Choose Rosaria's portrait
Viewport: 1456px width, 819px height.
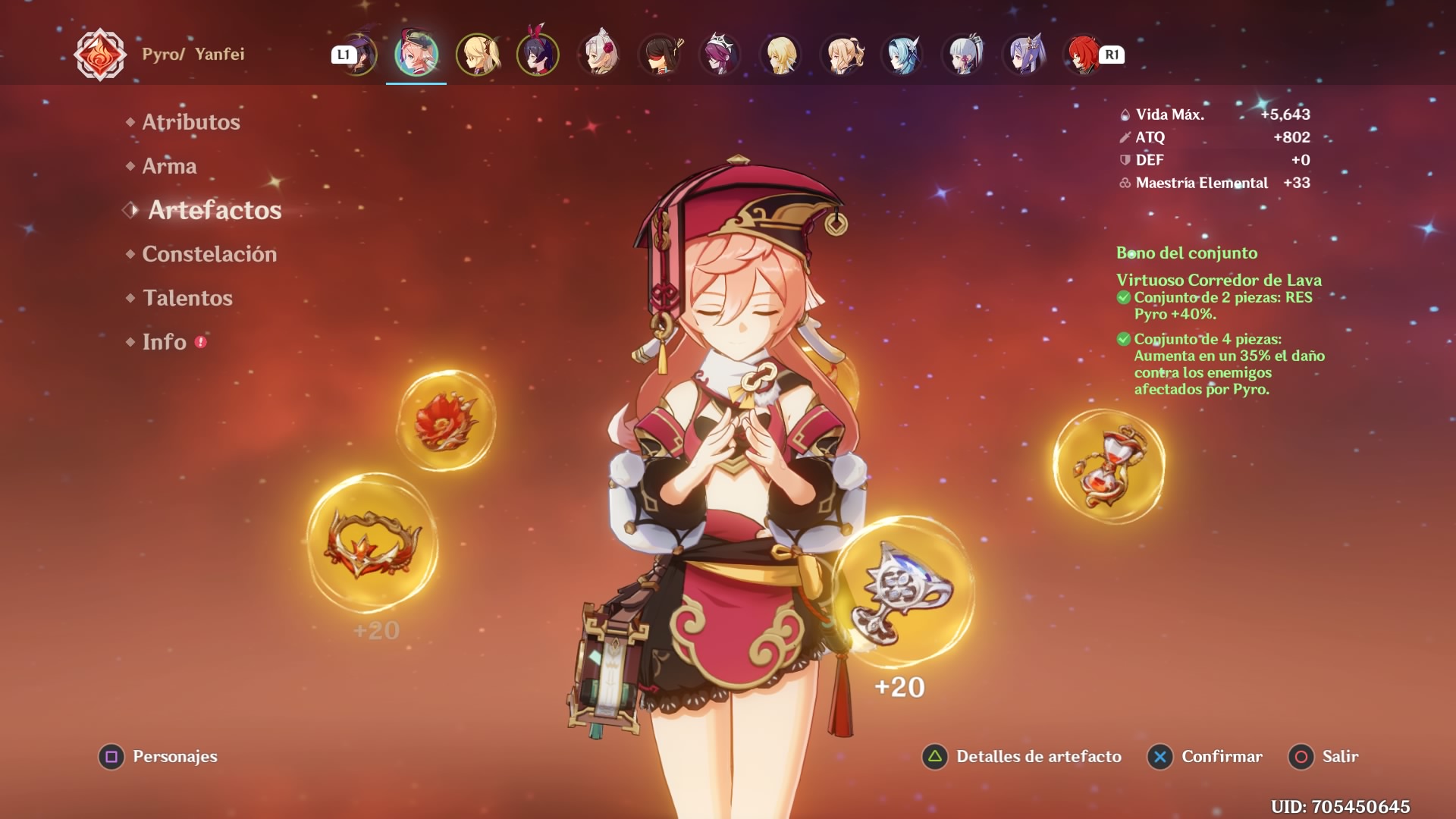click(x=720, y=55)
